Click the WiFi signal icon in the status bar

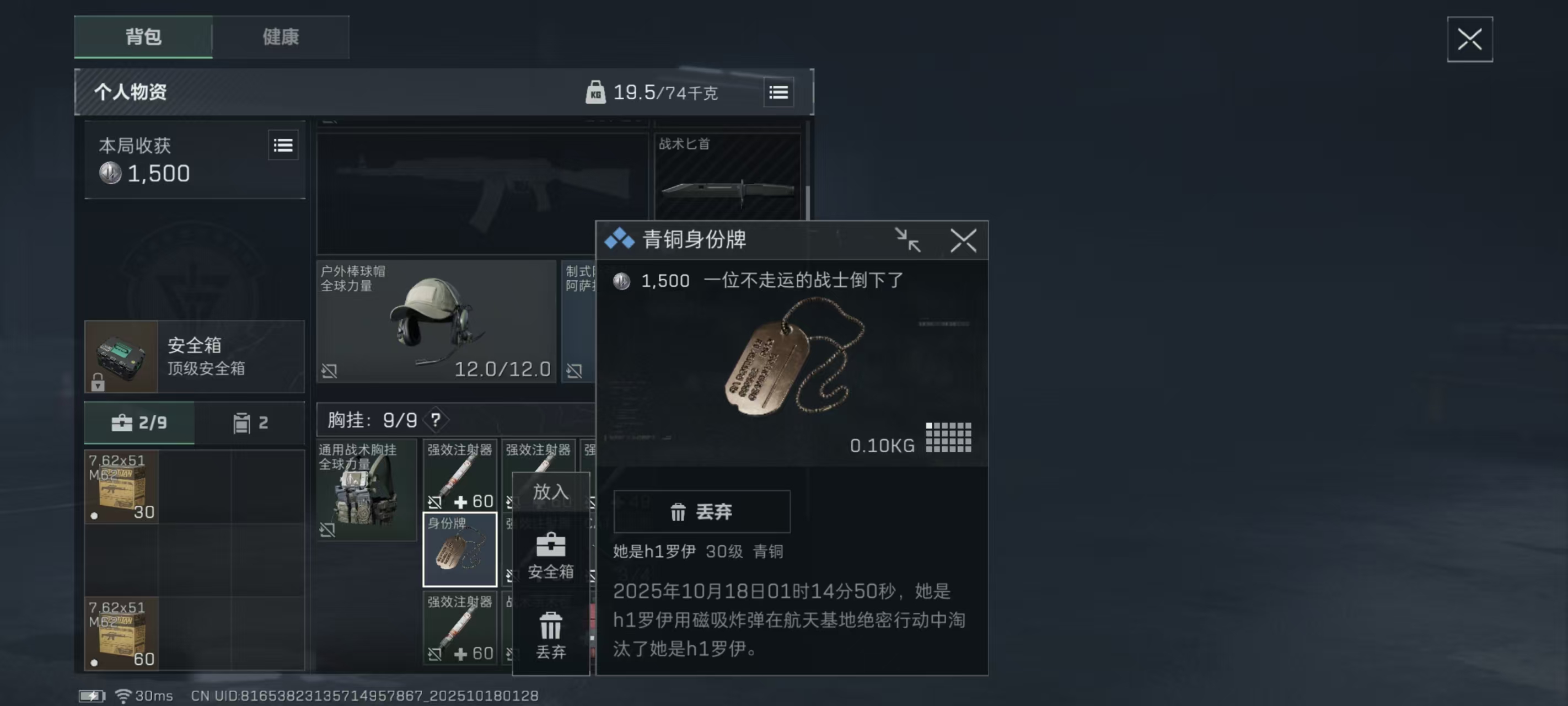point(125,695)
